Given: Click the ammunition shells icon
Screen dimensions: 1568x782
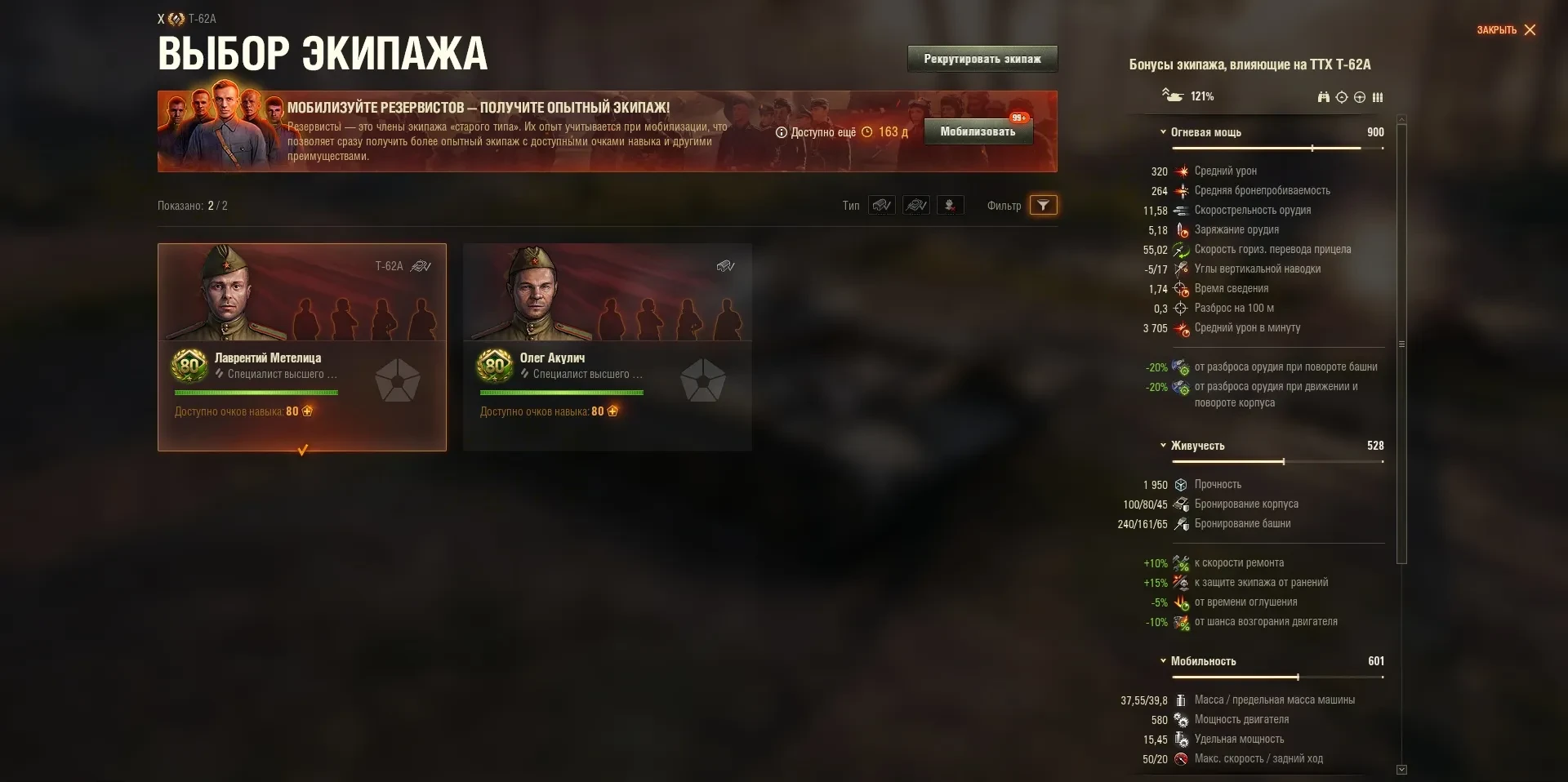Looking at the screenshot, I should (1379, 97).
